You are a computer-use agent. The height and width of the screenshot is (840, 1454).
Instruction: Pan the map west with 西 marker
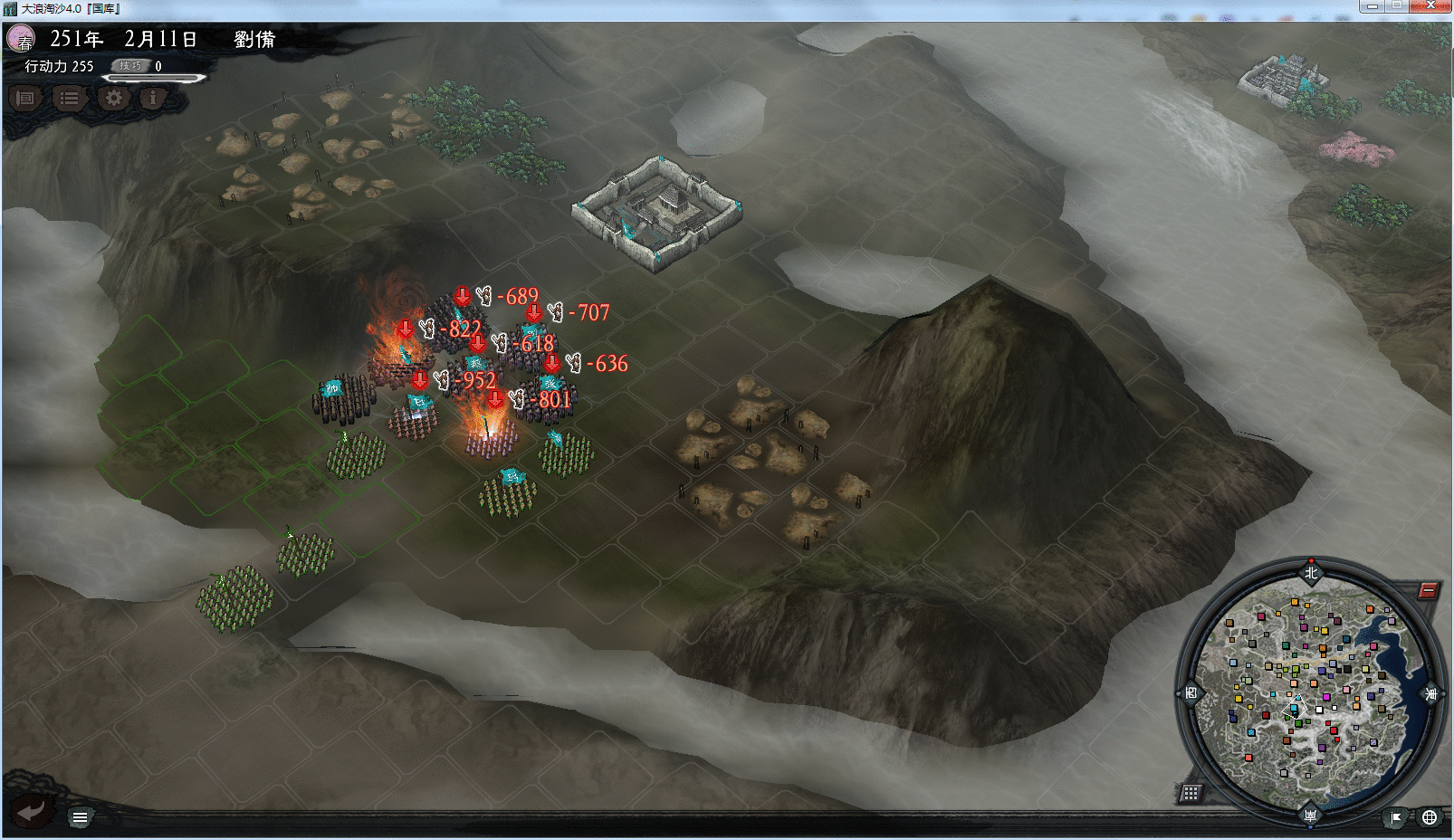(1191, 693)
